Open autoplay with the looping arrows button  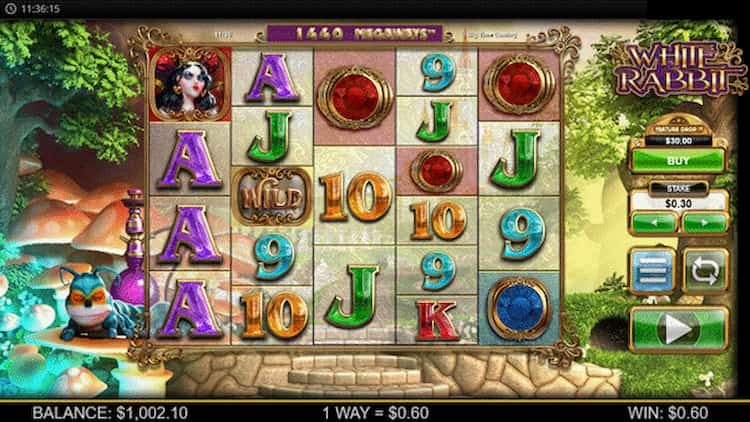click(x=705, y=271)
